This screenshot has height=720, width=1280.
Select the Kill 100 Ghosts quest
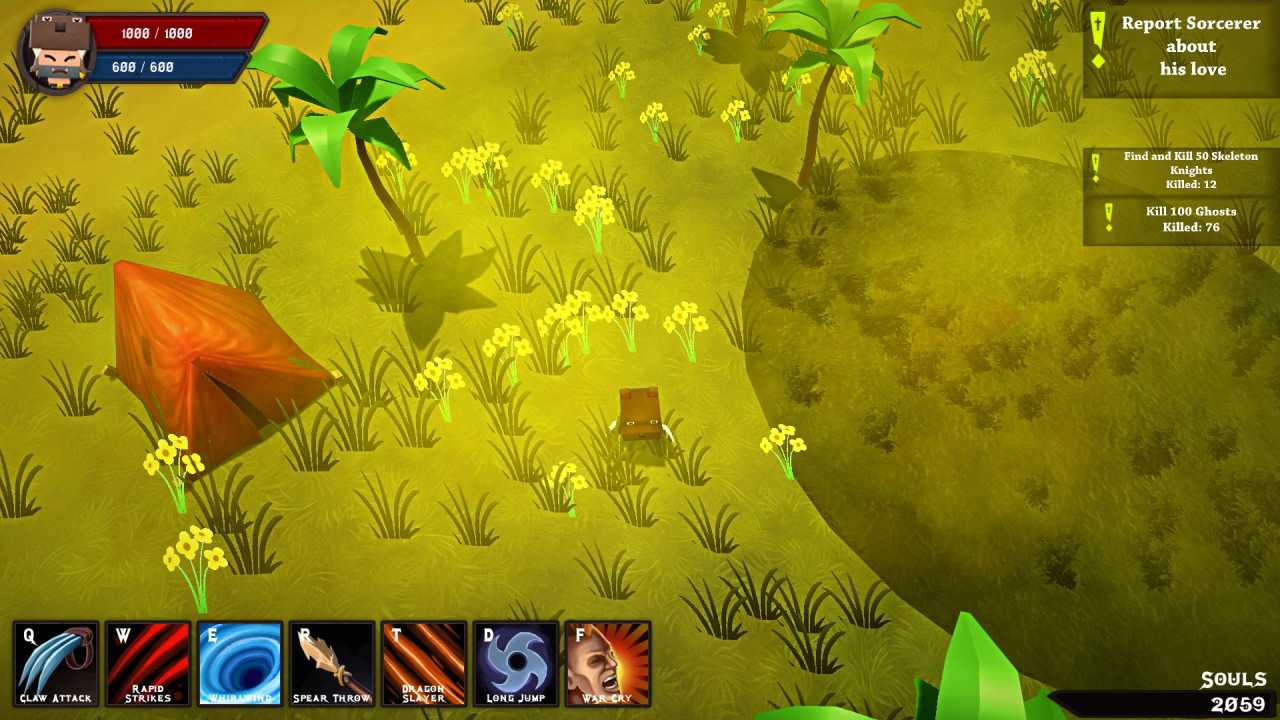pos(1181,219)
